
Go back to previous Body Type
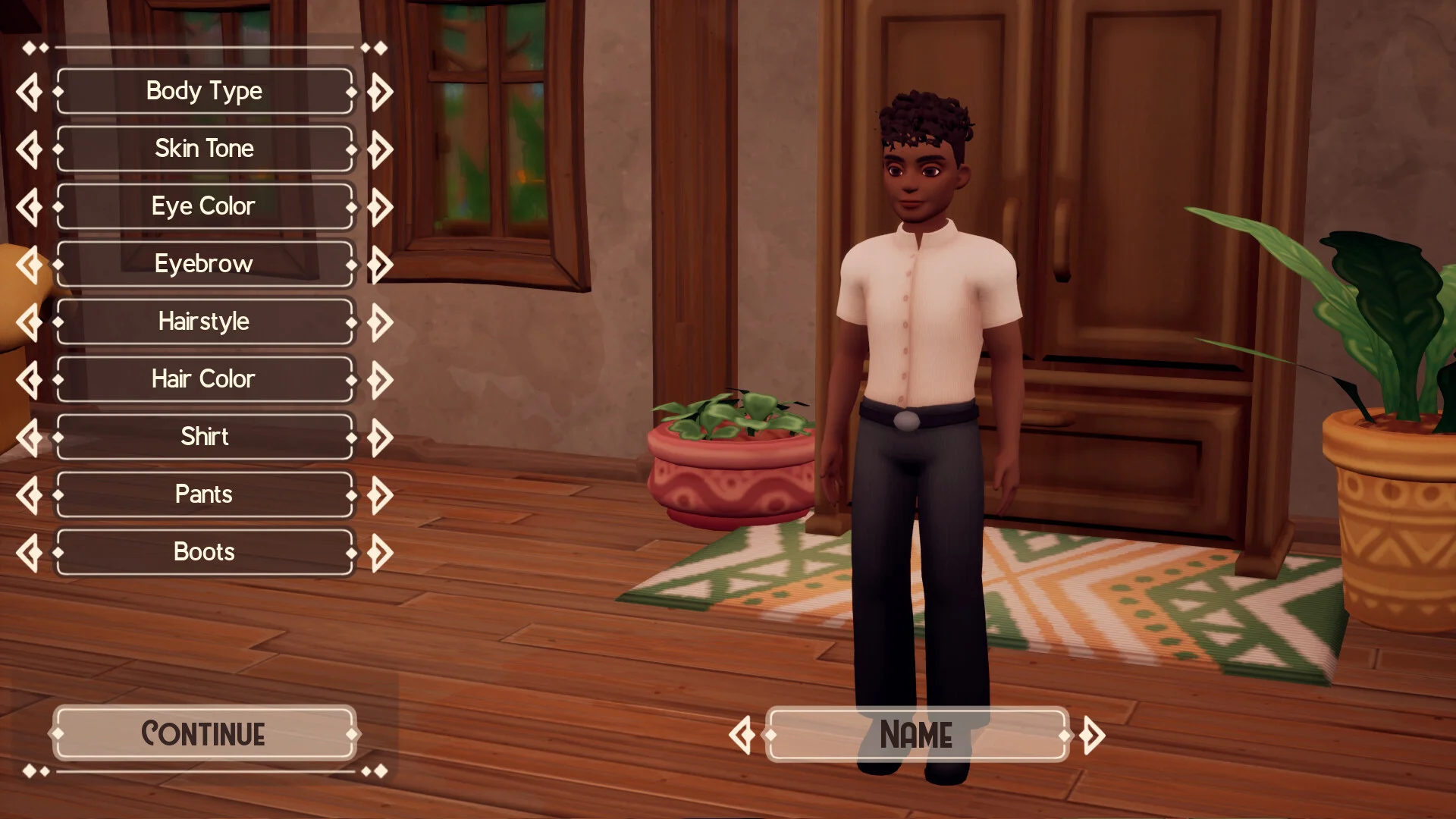click(30, 92)
